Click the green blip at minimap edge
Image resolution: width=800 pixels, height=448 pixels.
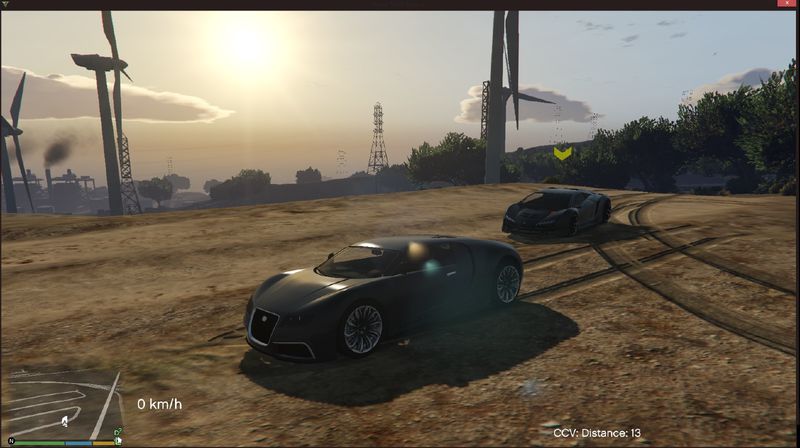(x=117, y=432)
